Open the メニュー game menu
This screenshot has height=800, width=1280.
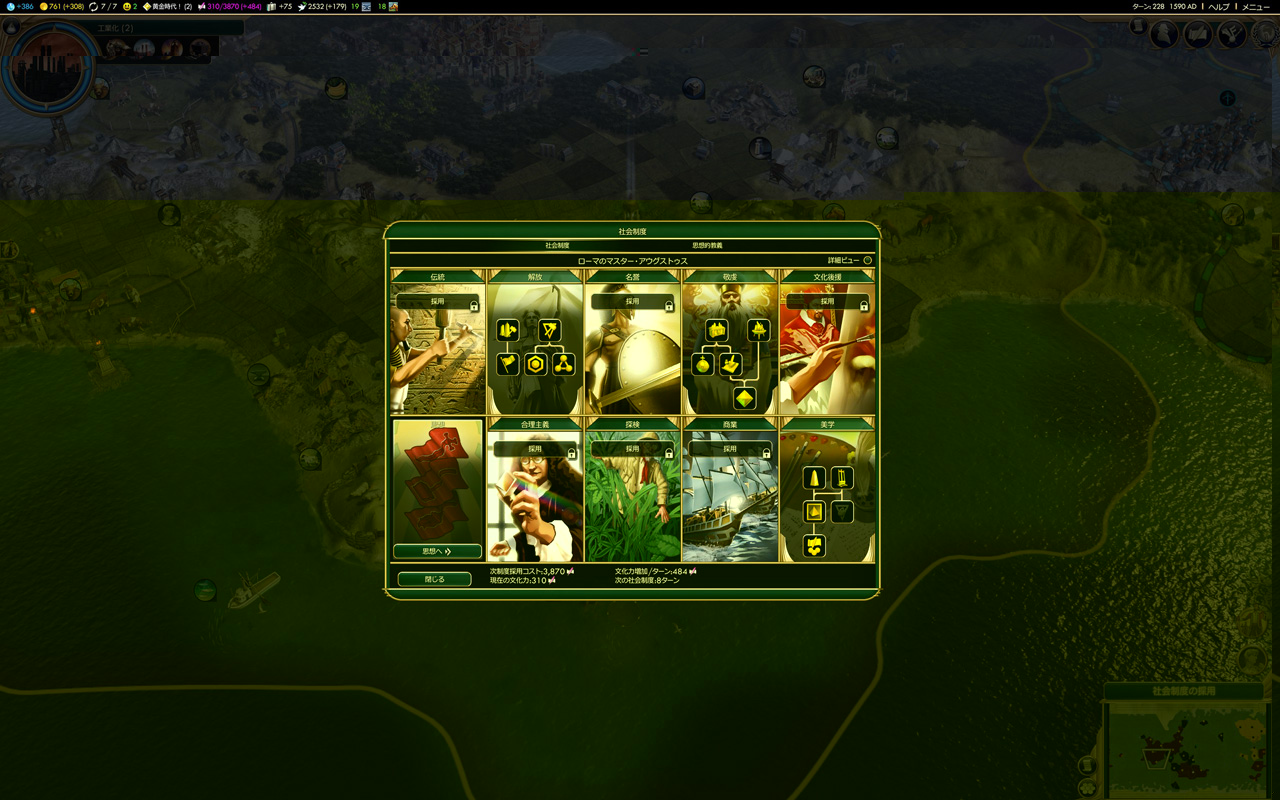(1255, 7)
